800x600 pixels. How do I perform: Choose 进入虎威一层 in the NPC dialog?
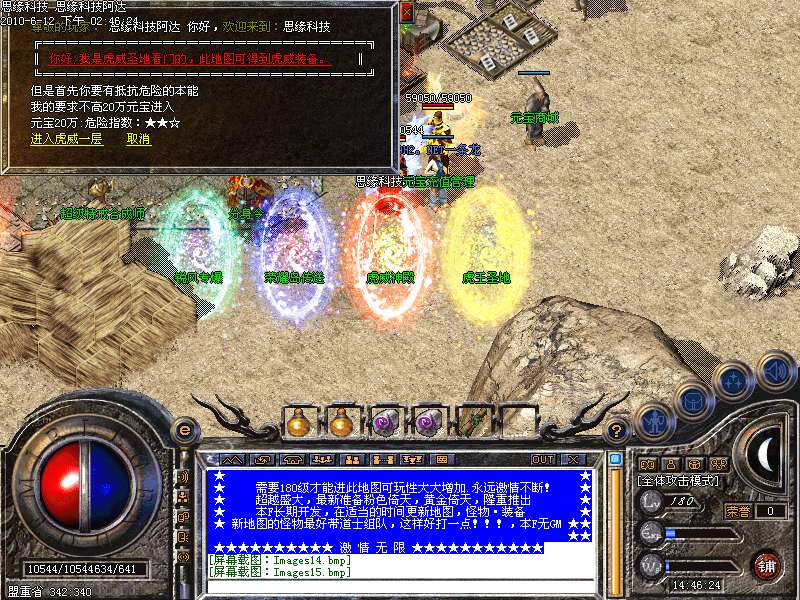click(x=66, y=139)
